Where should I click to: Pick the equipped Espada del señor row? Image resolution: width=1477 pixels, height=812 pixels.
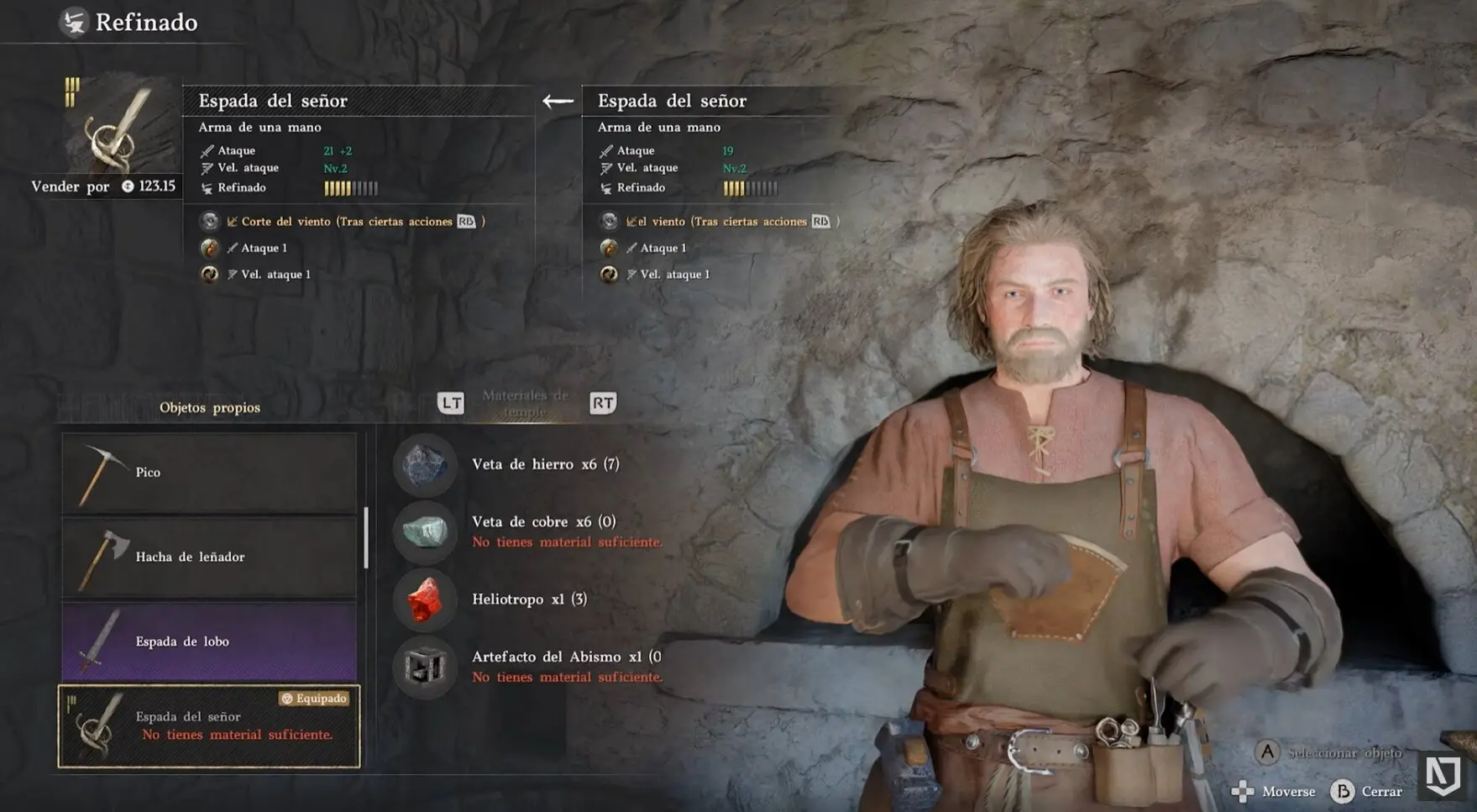click(x=209, y=726)
